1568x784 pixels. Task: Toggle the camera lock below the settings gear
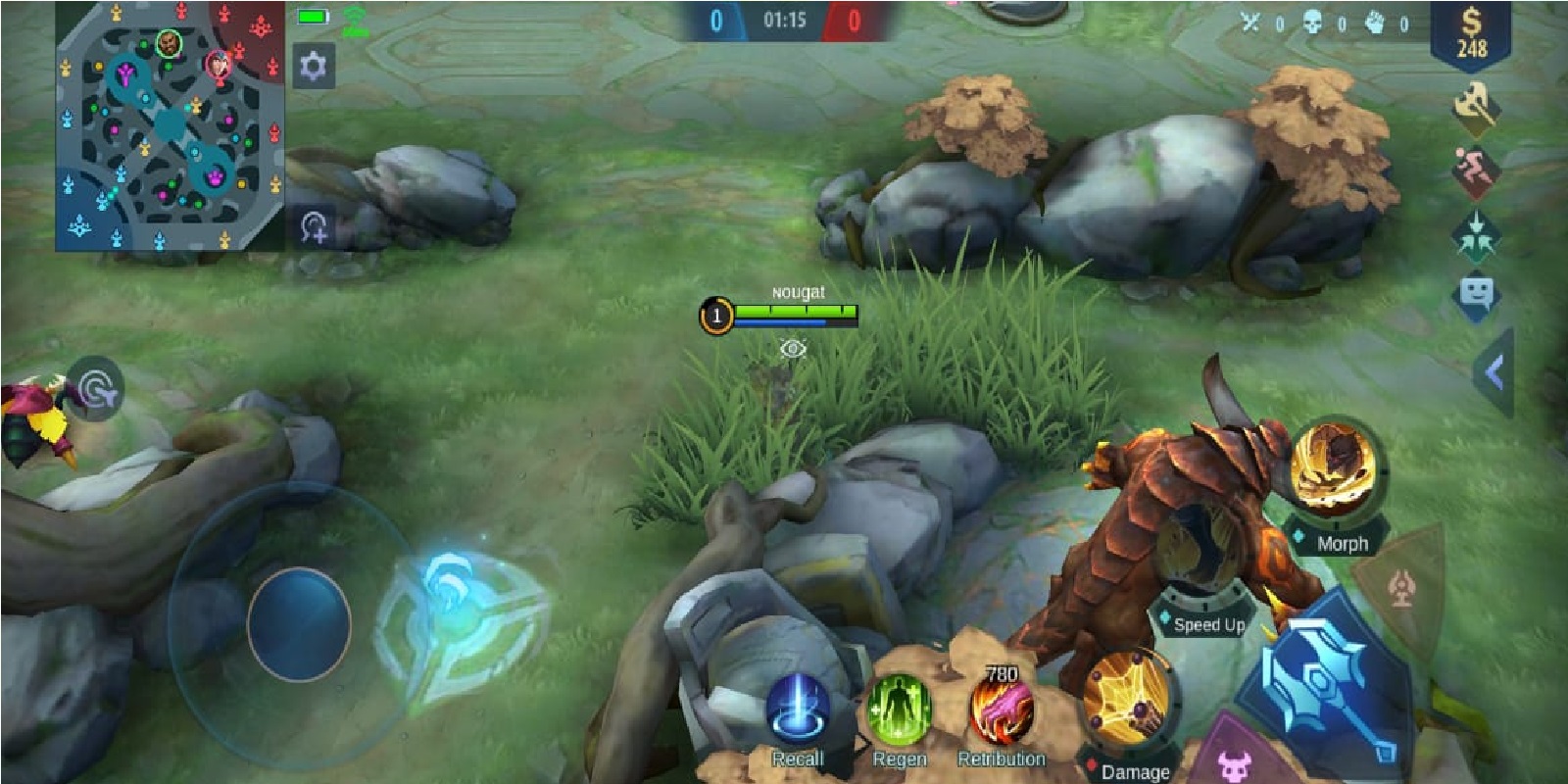click(x=314, y=226)
